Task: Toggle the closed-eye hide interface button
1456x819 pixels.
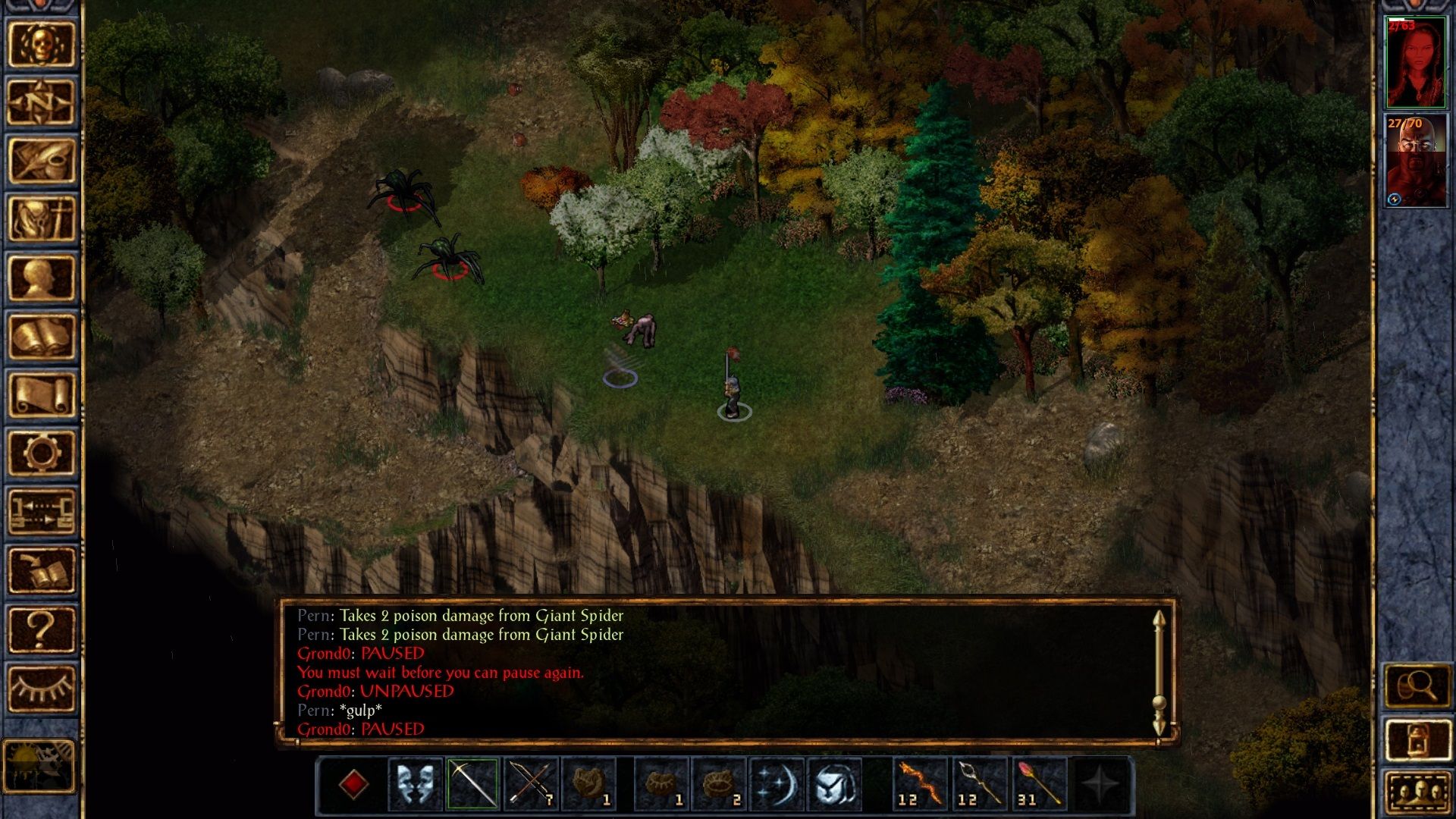Action: (x=42, y=688)
